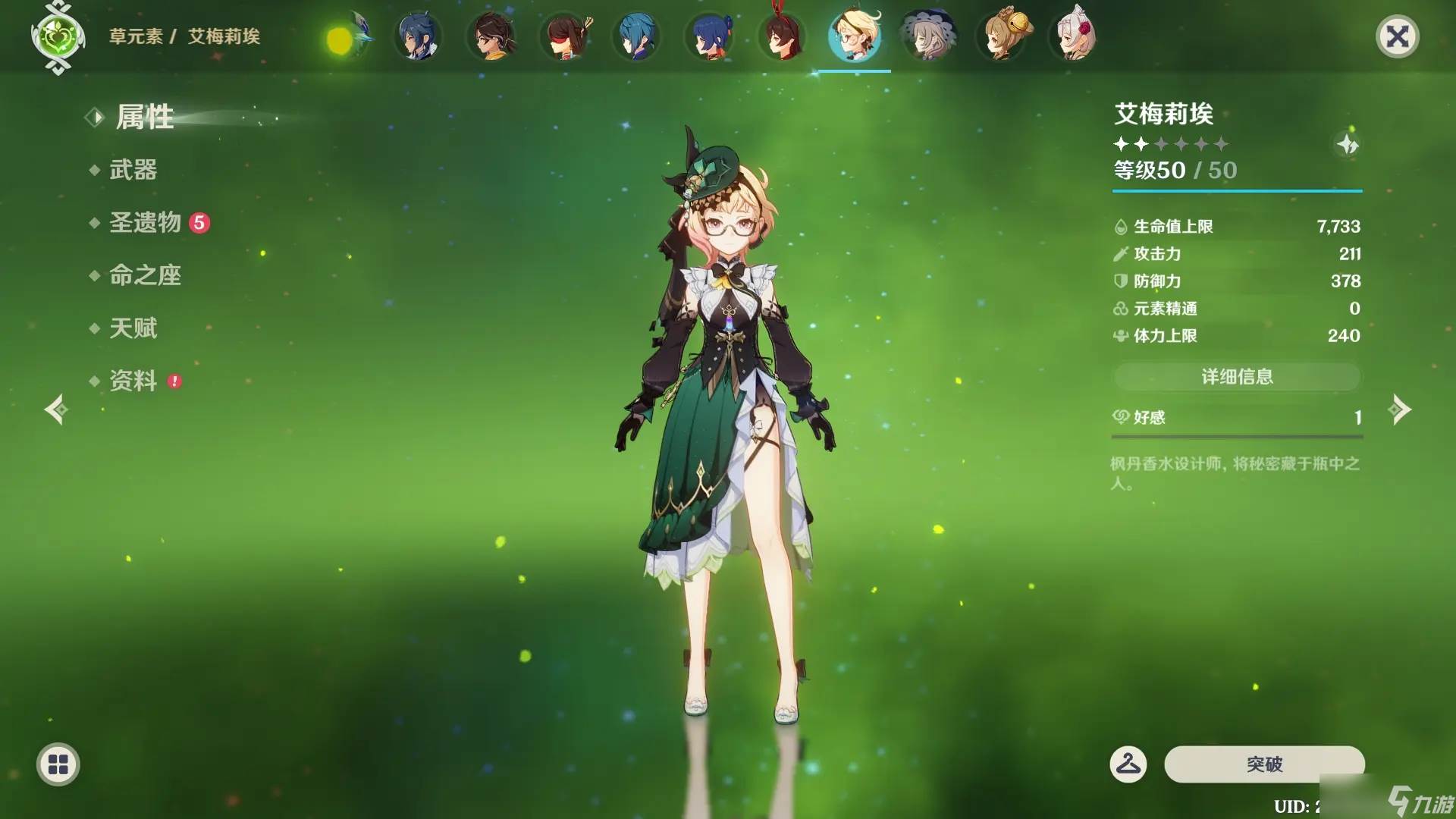
Task: Click the Dendro element emblem
Action: (58, 36)
